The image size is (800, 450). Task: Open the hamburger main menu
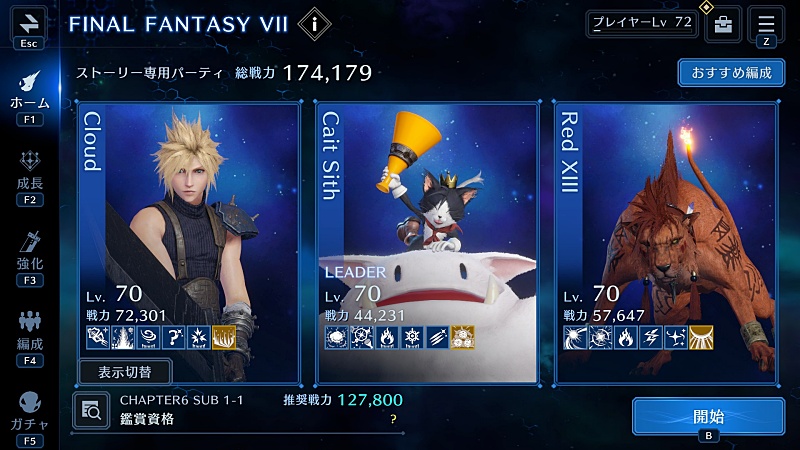pyautogui.click(x=767, y=24)
